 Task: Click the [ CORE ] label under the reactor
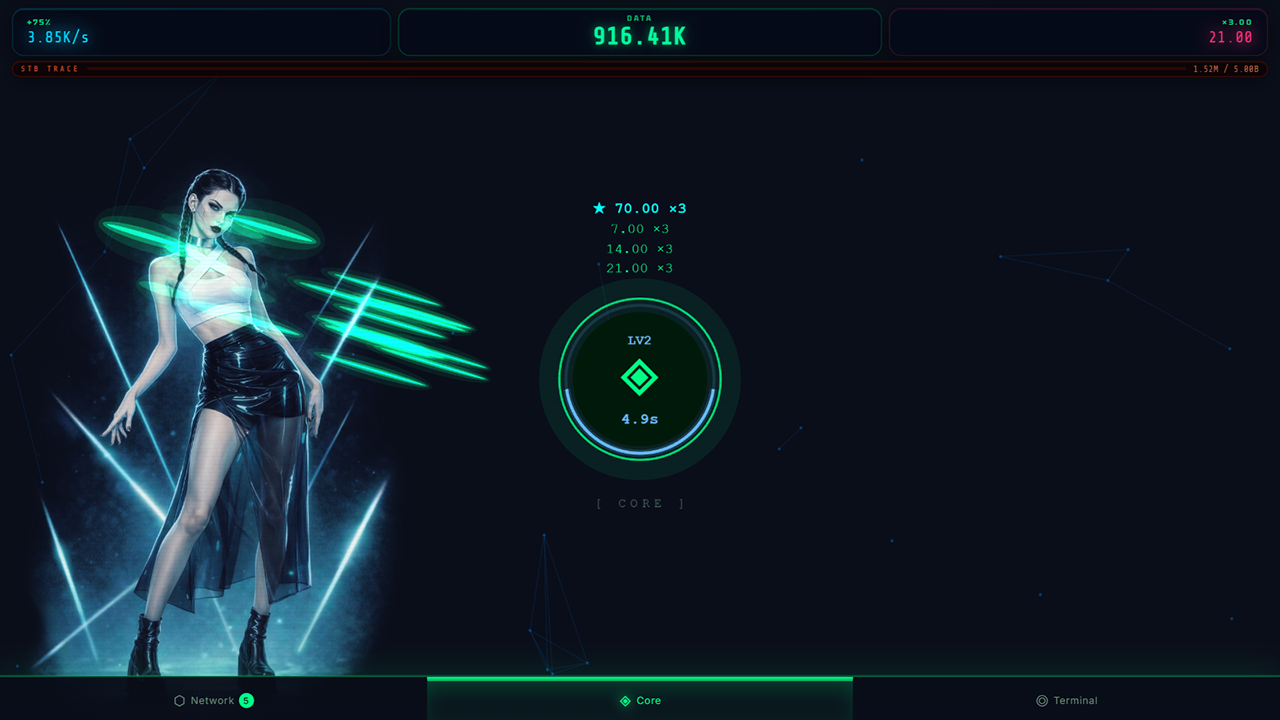coord(640,503)
